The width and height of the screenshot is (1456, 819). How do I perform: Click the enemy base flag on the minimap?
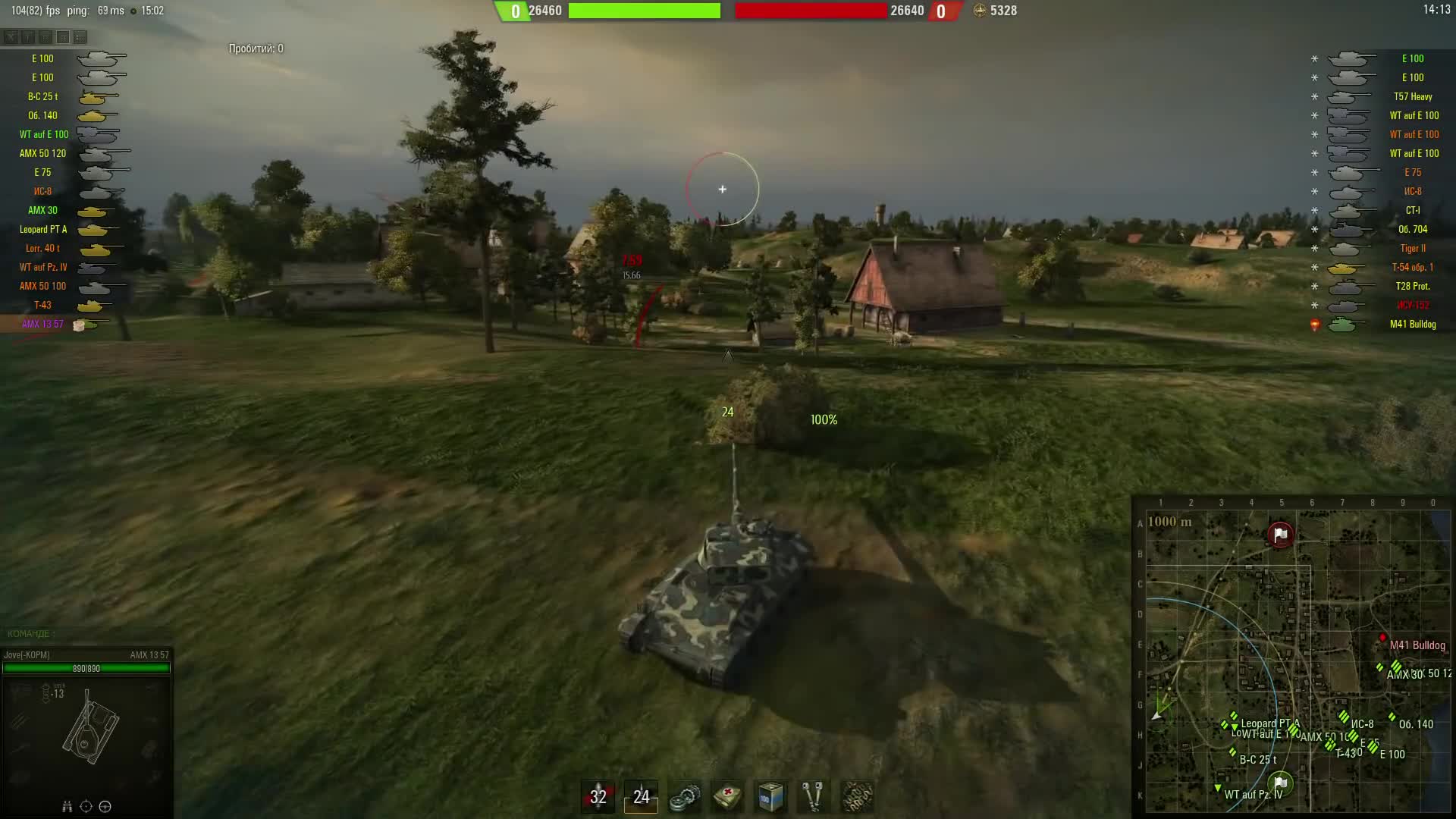[1281, 533]
